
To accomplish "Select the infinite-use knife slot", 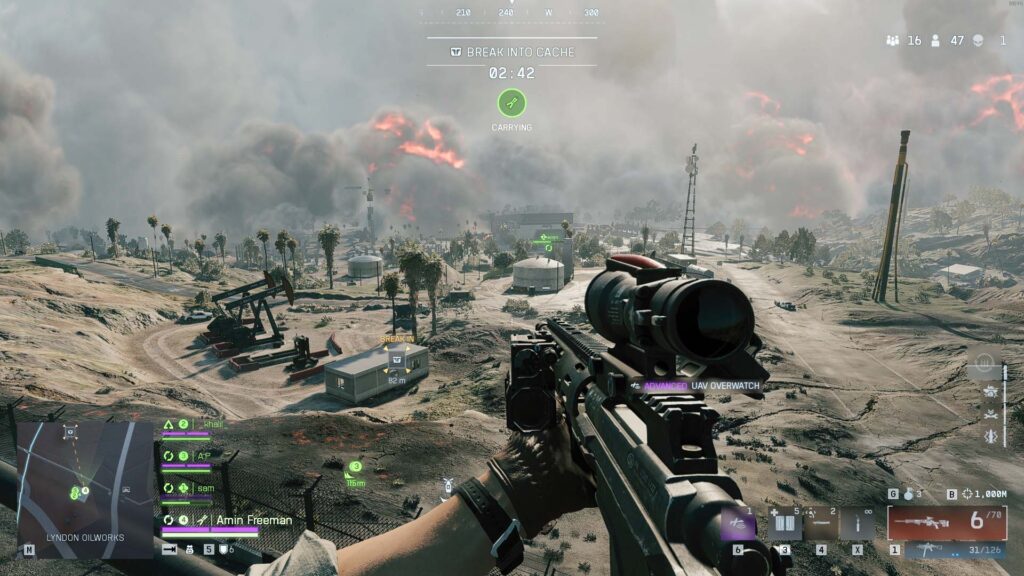I will point(857,524).
